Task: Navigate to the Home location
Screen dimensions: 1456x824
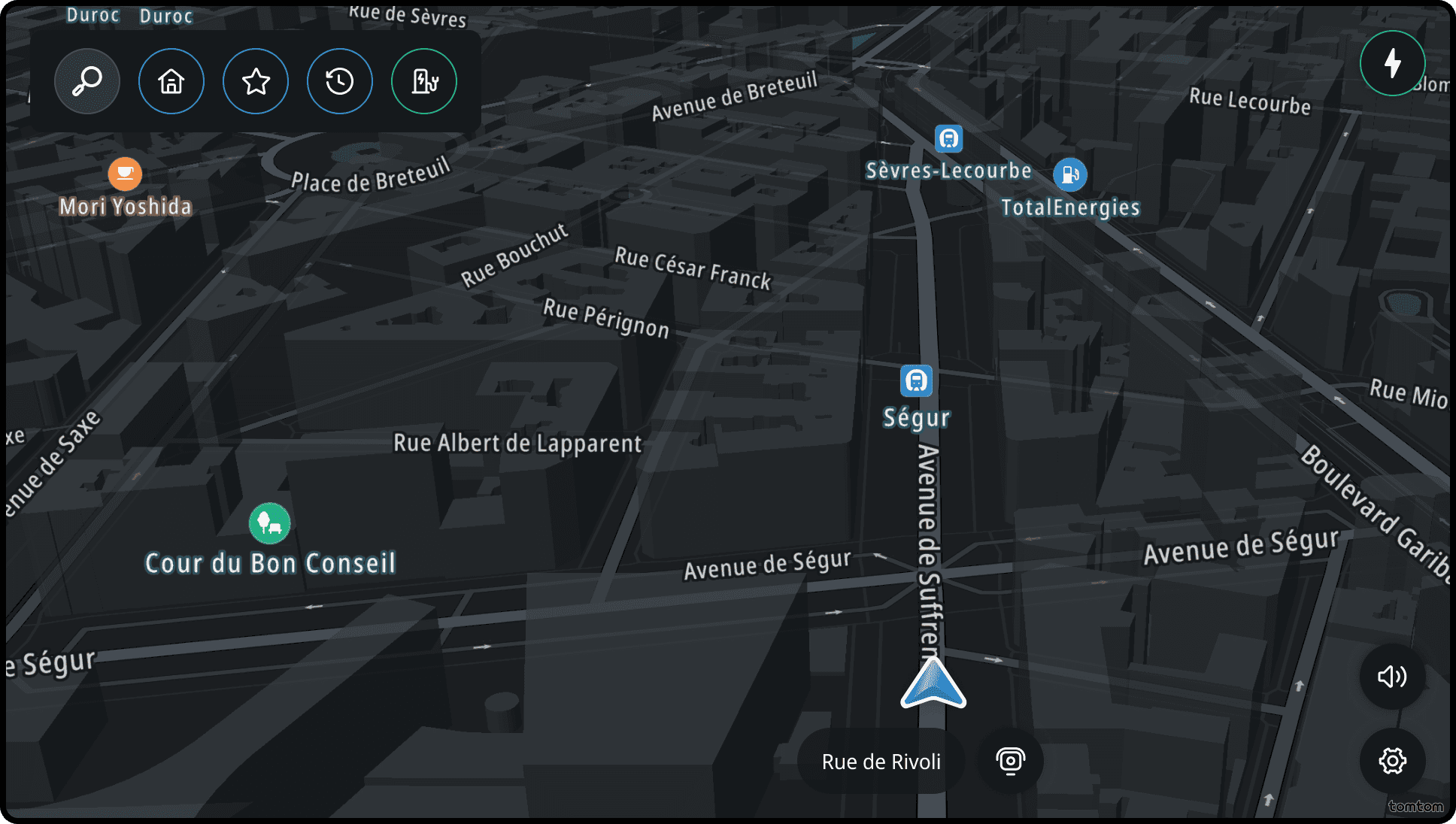Action: [x=171, y=81]
